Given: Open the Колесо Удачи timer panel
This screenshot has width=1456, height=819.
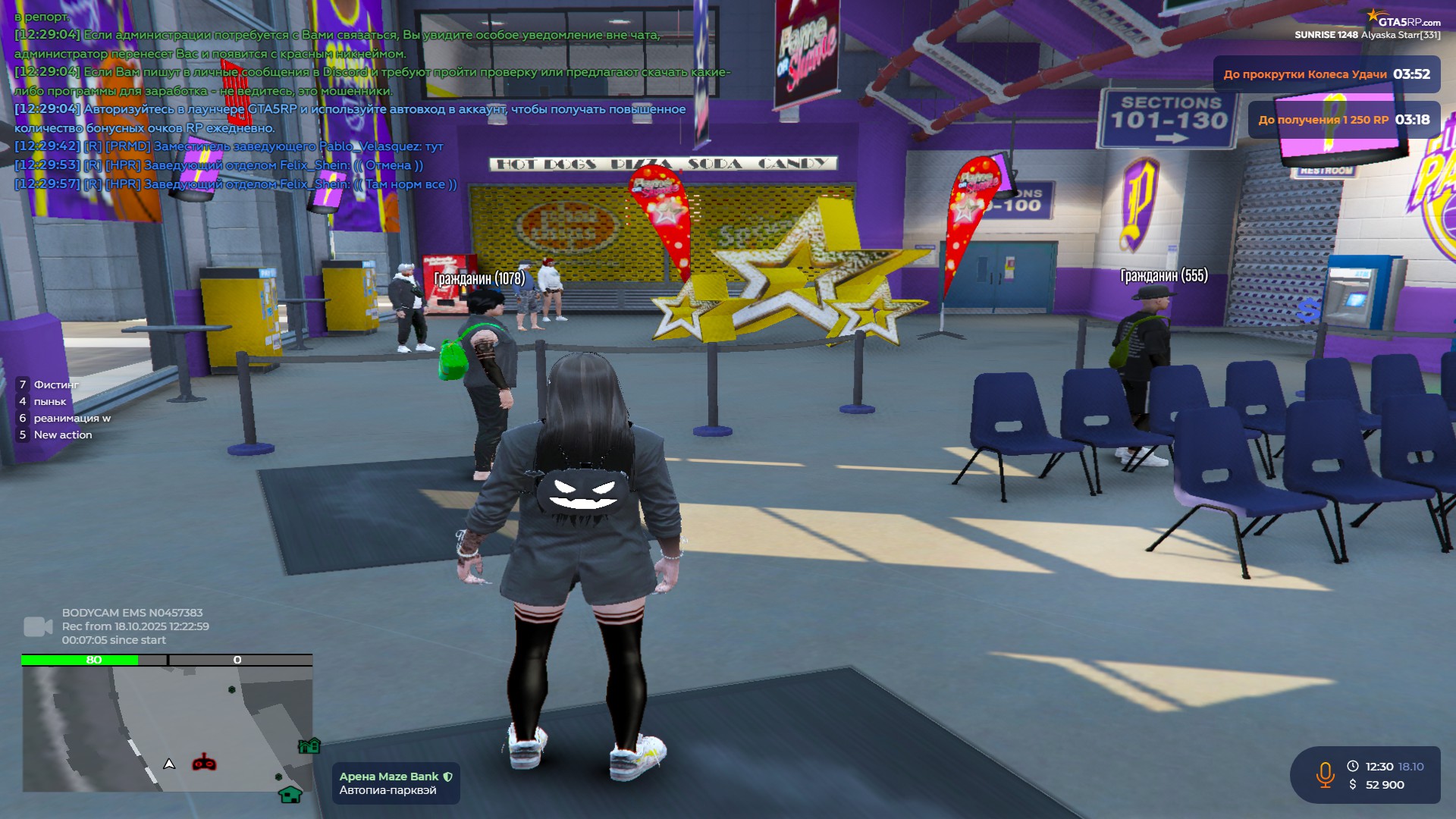Looking at the screenshot, I should tap(1326, 74).
